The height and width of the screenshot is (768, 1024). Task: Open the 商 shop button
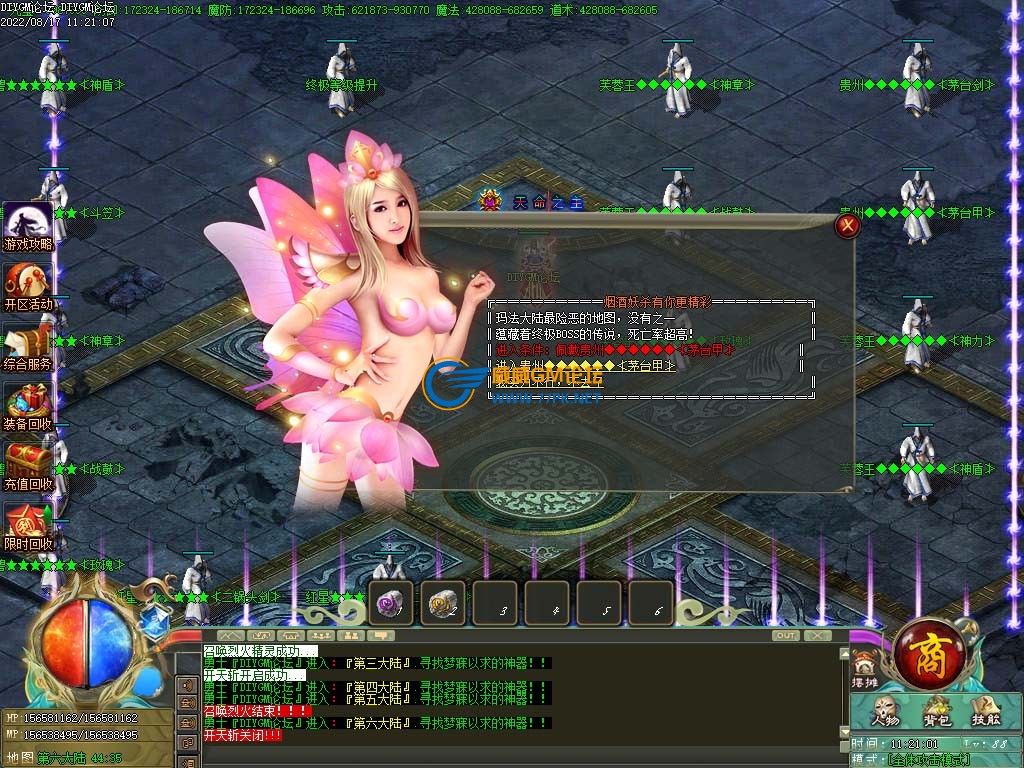click(x=928, y=655)
